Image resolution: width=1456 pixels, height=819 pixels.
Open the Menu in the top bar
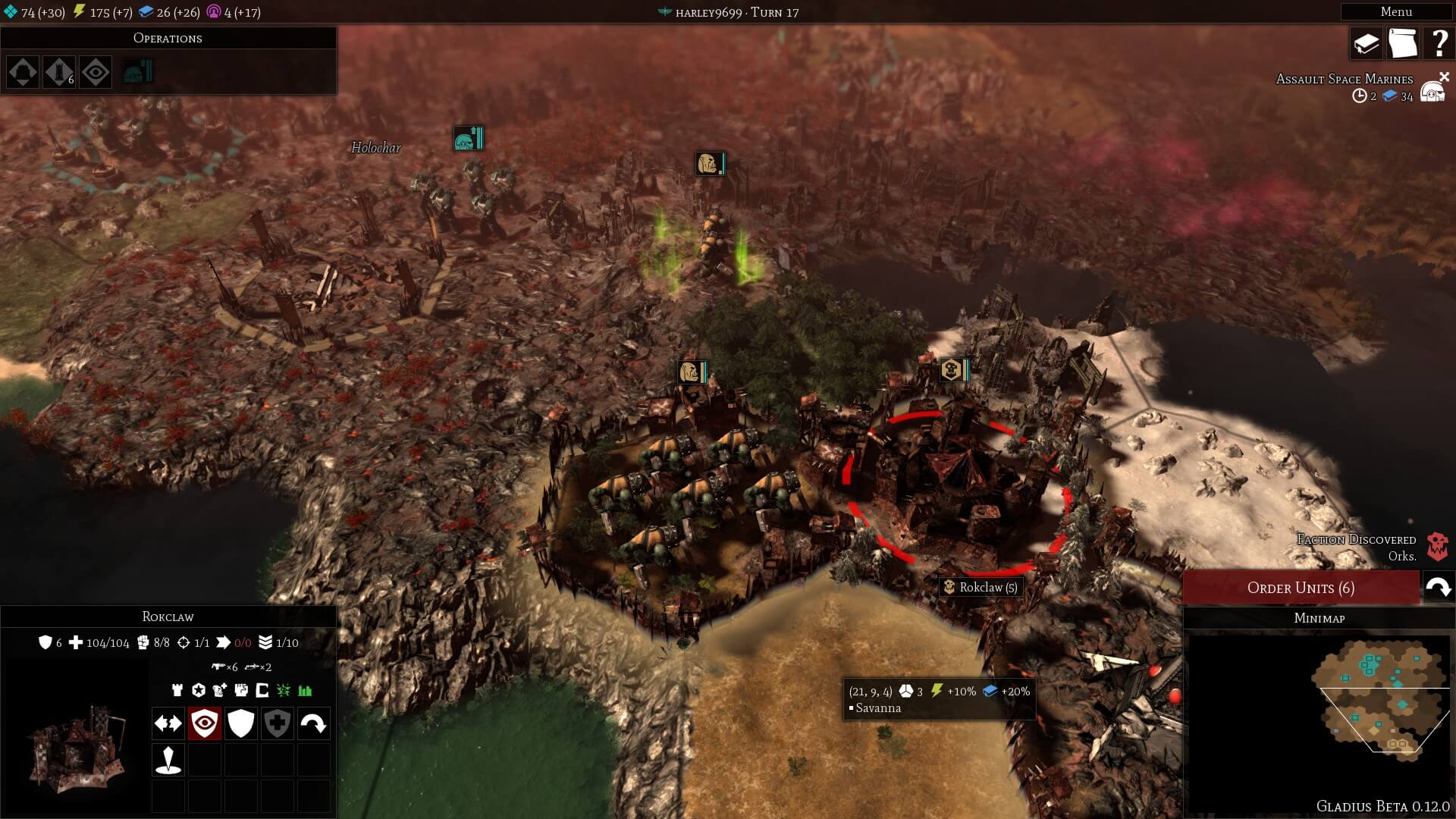pyautogui.click(x=1395, y=11)
